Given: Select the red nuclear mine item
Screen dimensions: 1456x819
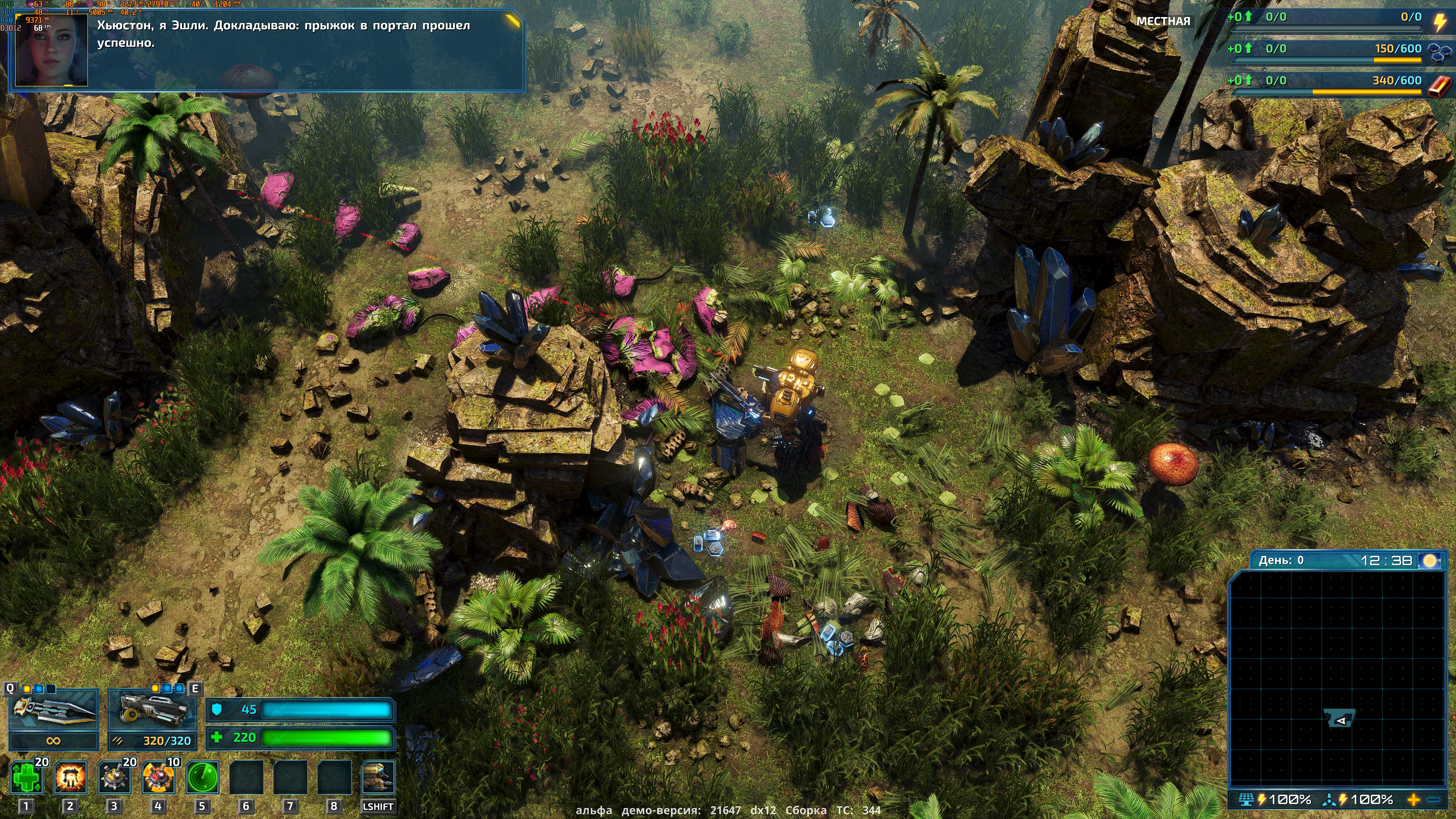Looking at the screenshot, I should click(158, 777).
